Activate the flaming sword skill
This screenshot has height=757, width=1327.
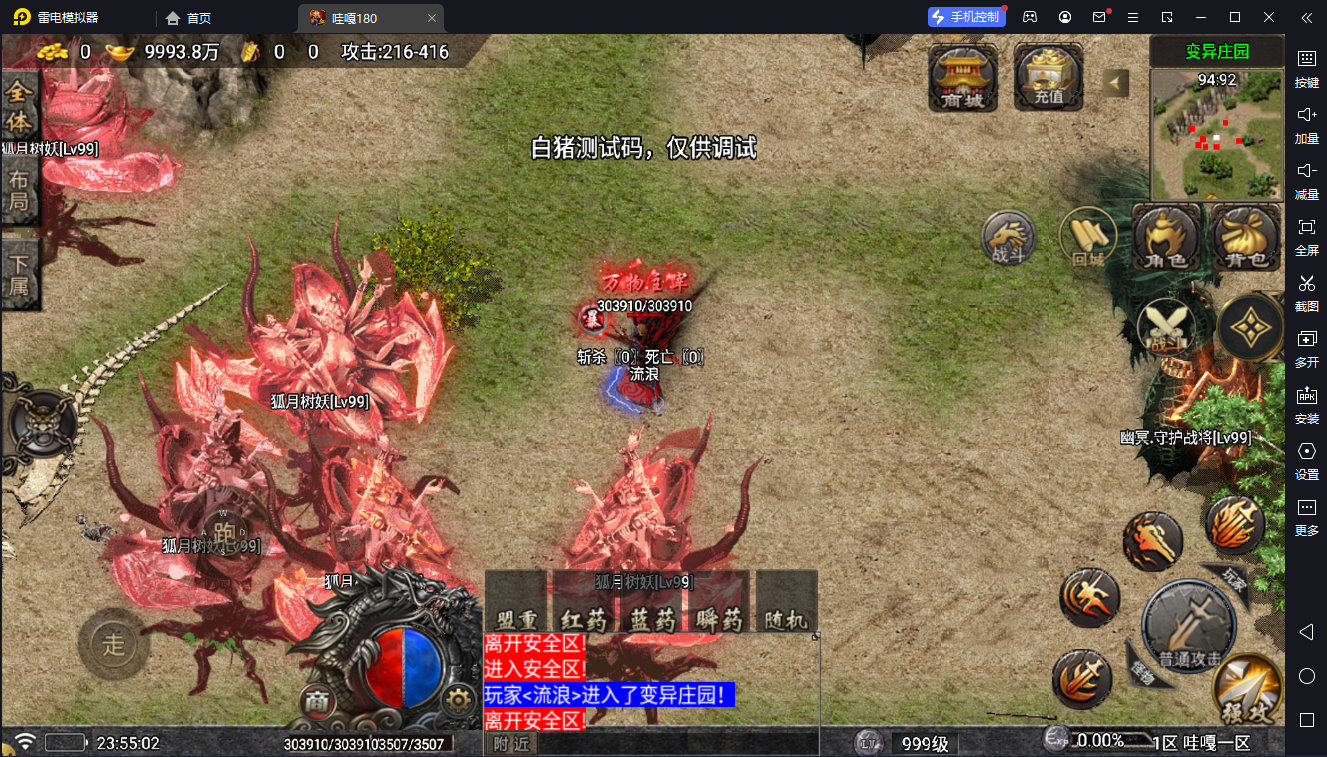tap(1236, 525)
